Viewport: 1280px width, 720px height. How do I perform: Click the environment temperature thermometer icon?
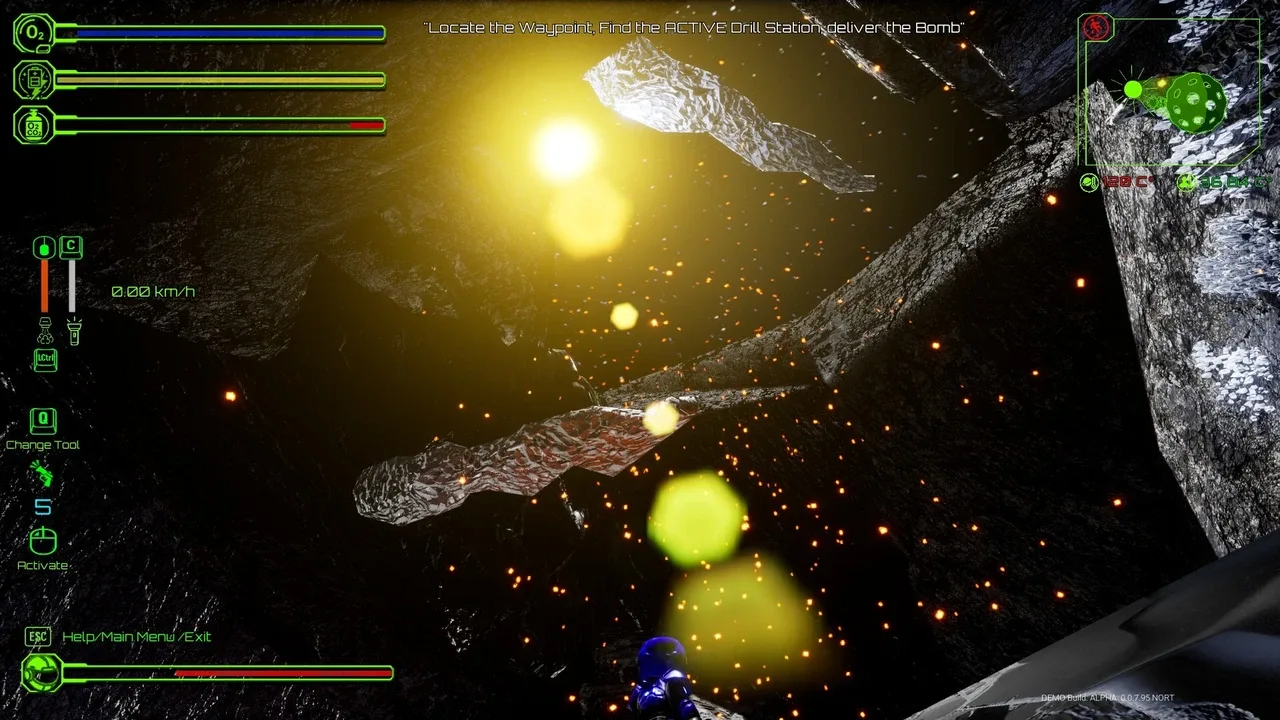(x=1090, y=182)
